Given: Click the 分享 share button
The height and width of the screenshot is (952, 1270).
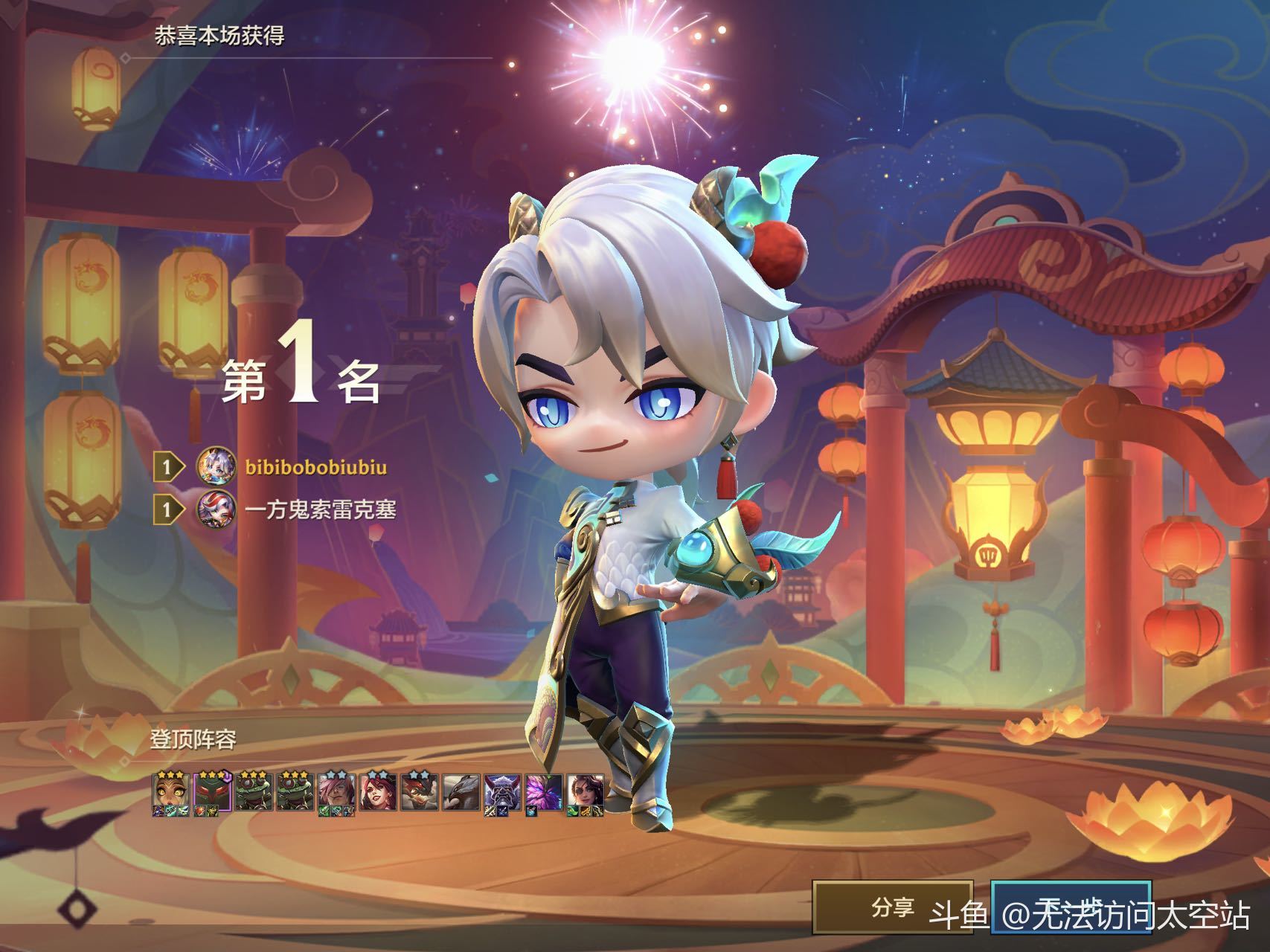Looking at the screenshot, I should point(892,907).
